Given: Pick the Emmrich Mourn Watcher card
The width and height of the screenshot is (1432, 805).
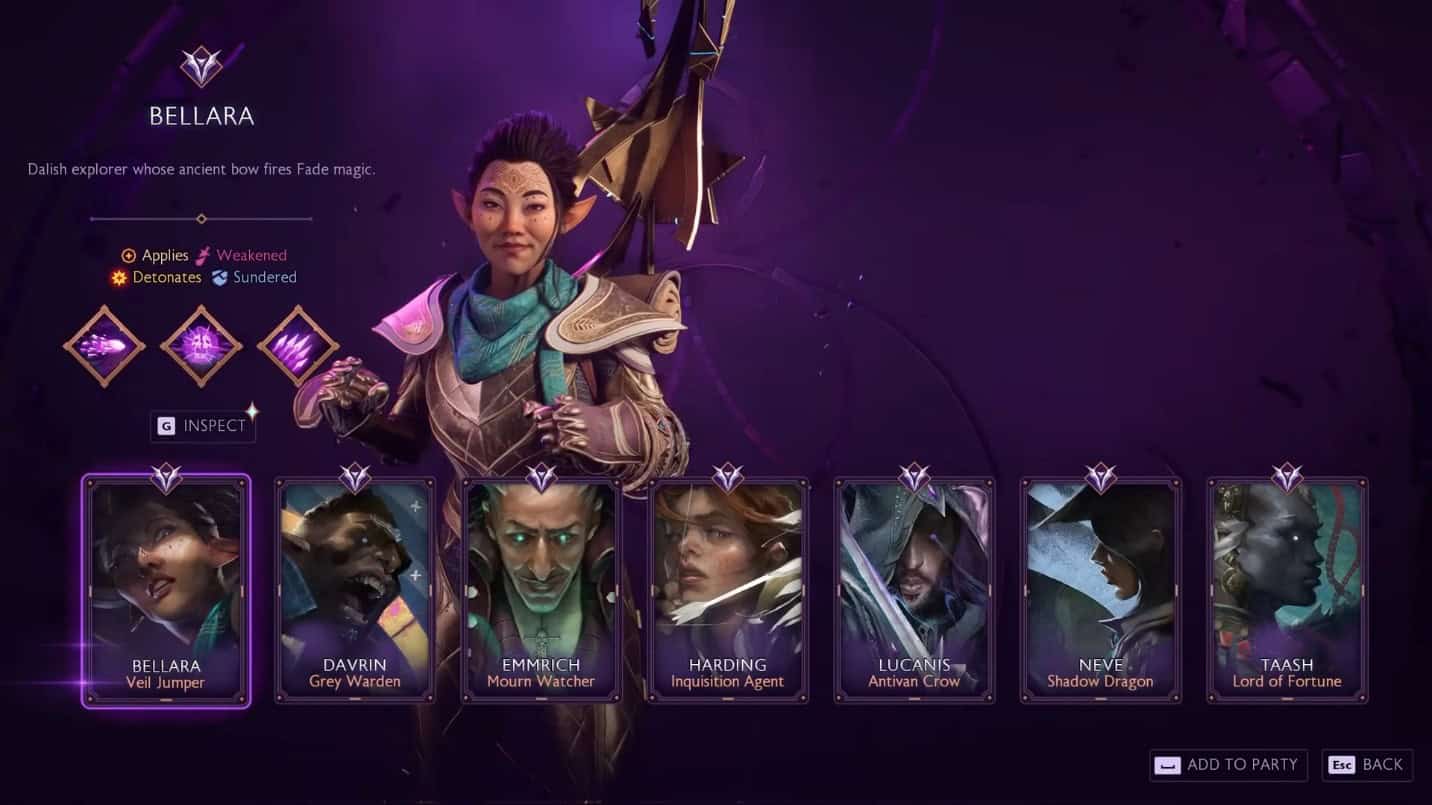Looking at the screenshot, I should click(x=540, y=590).
